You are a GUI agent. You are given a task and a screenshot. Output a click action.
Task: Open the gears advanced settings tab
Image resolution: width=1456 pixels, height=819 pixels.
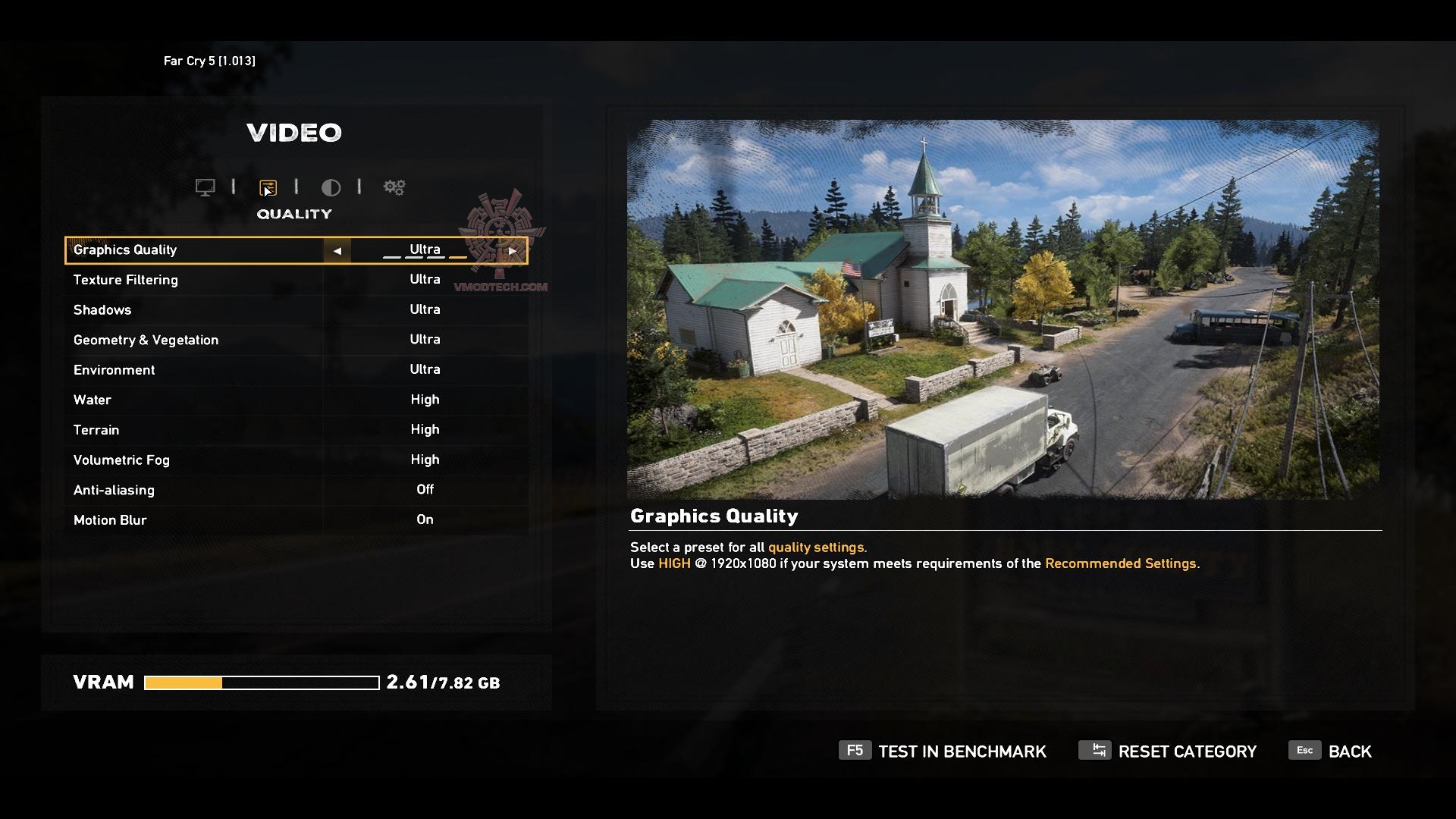394,187
